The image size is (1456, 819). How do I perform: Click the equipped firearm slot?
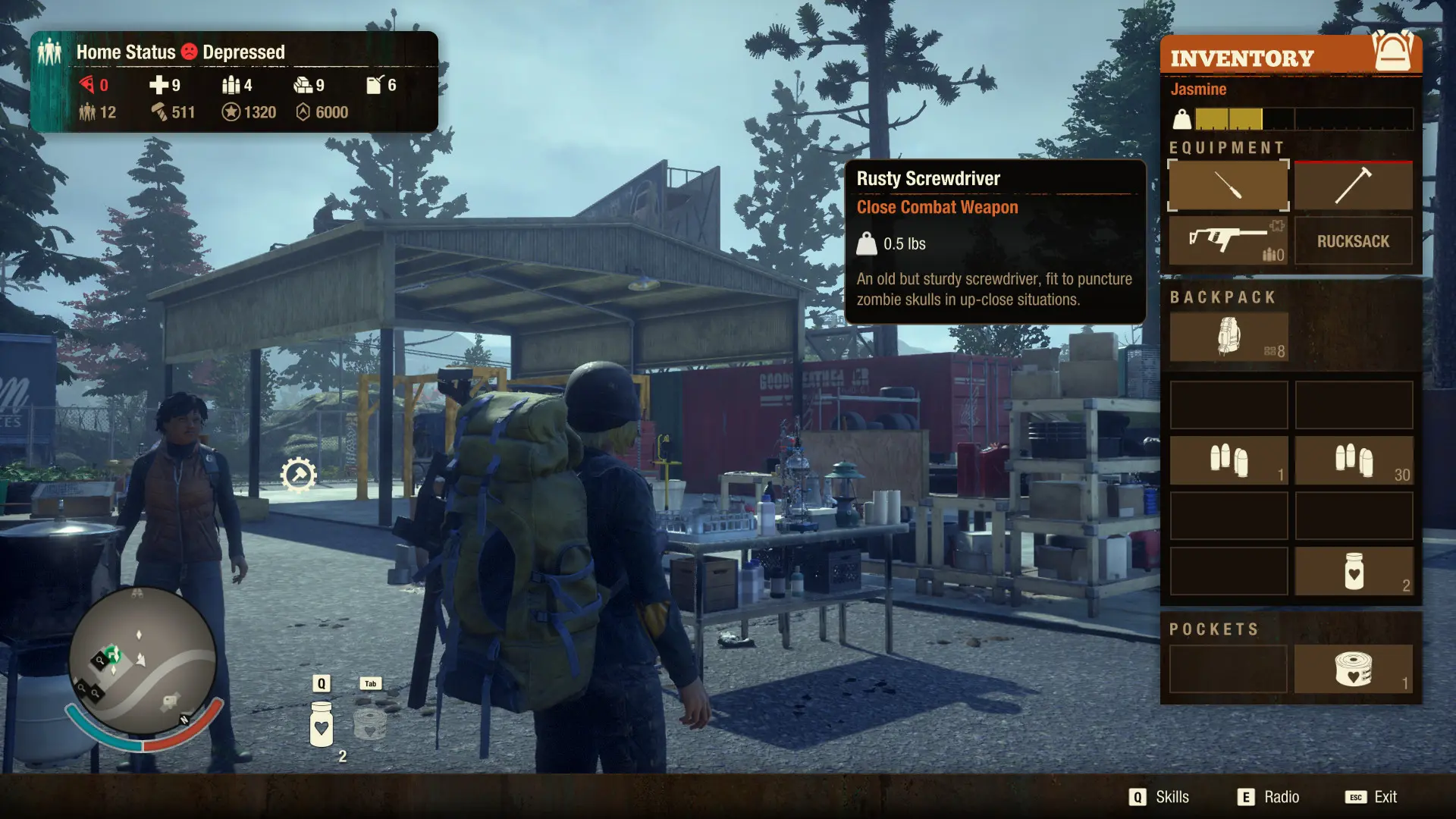click(1227, 240)
